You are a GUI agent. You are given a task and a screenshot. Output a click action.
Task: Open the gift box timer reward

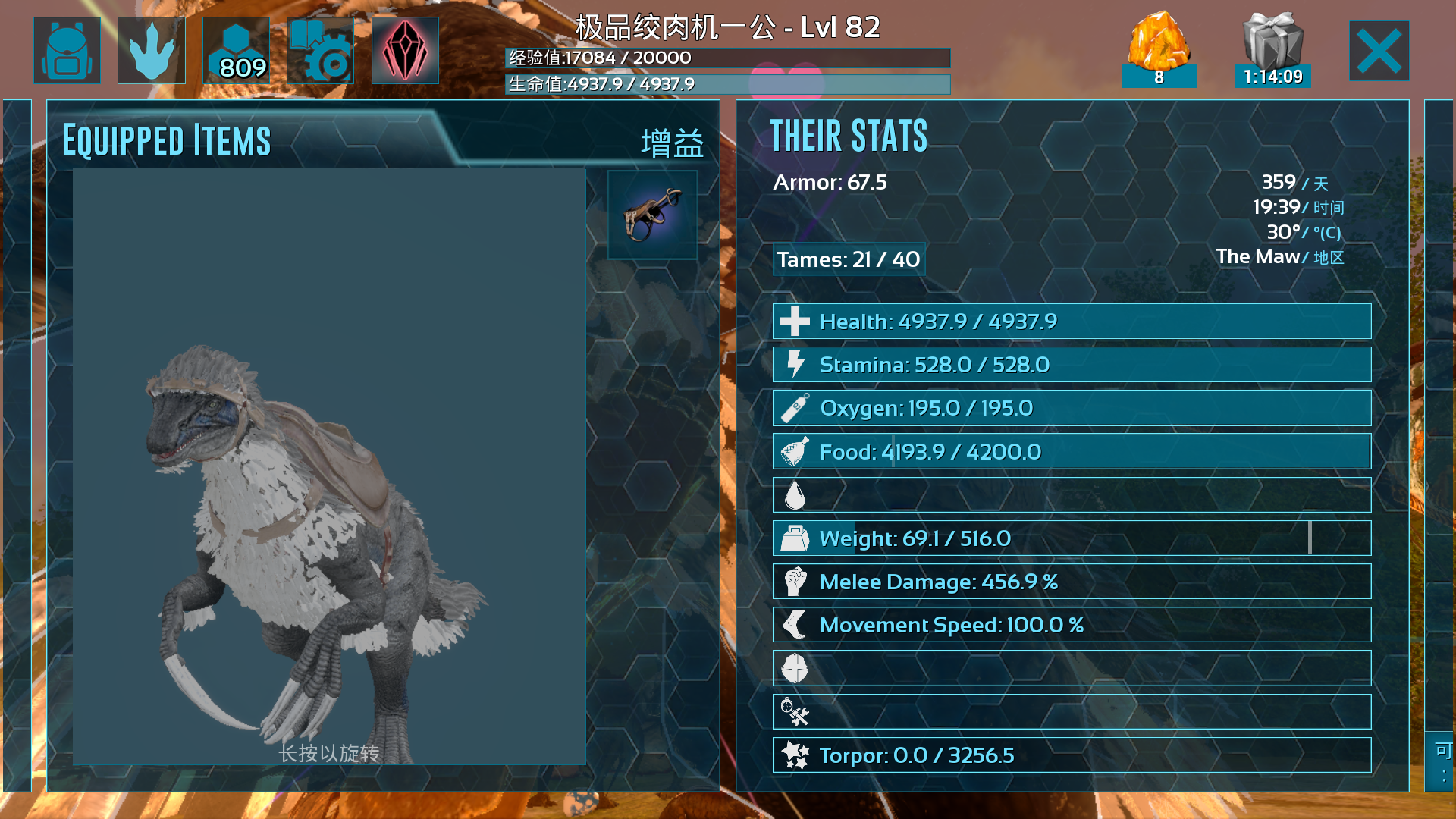pos(1272,47)
